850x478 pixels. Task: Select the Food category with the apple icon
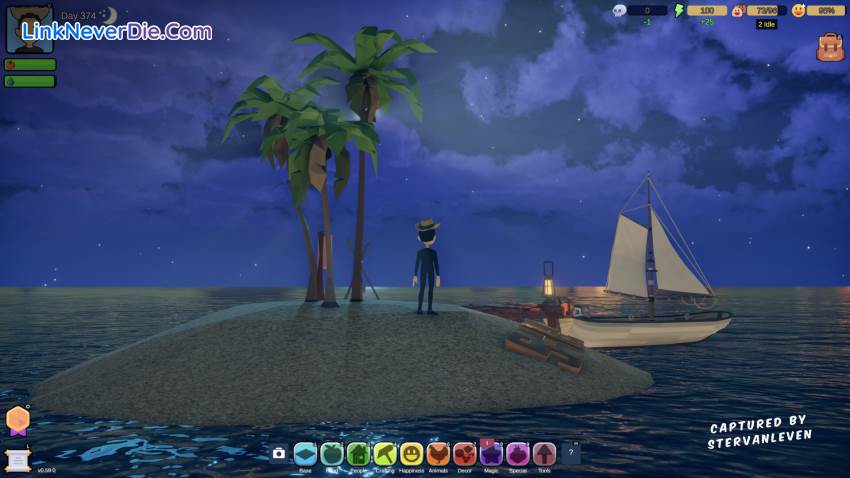click(332, 454)
